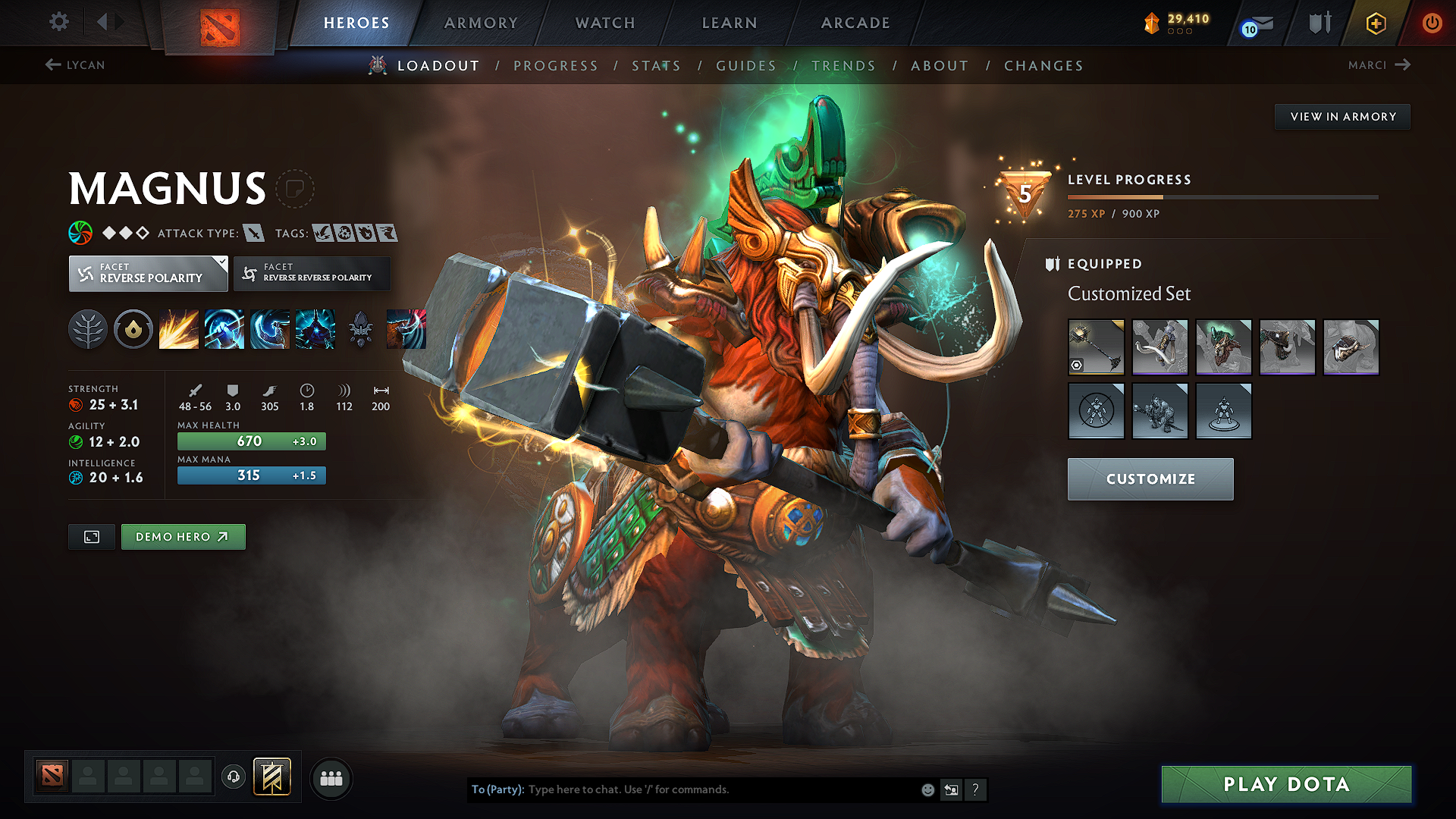Click the innate ability droplet icon
Viewport: 1456px width, 819px height.
click(133, 328)
